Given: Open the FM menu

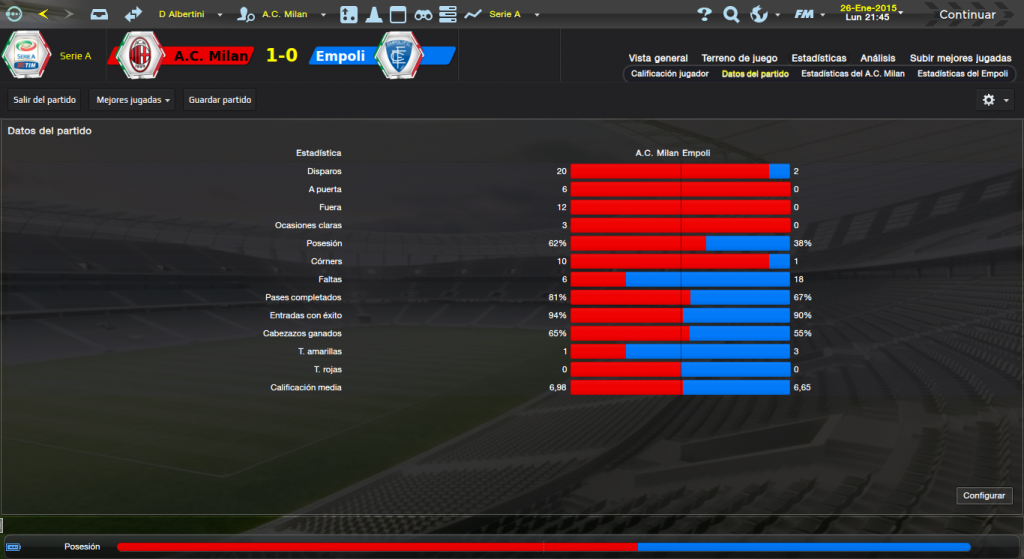Looking at the screenshot, I should point(808,15).
